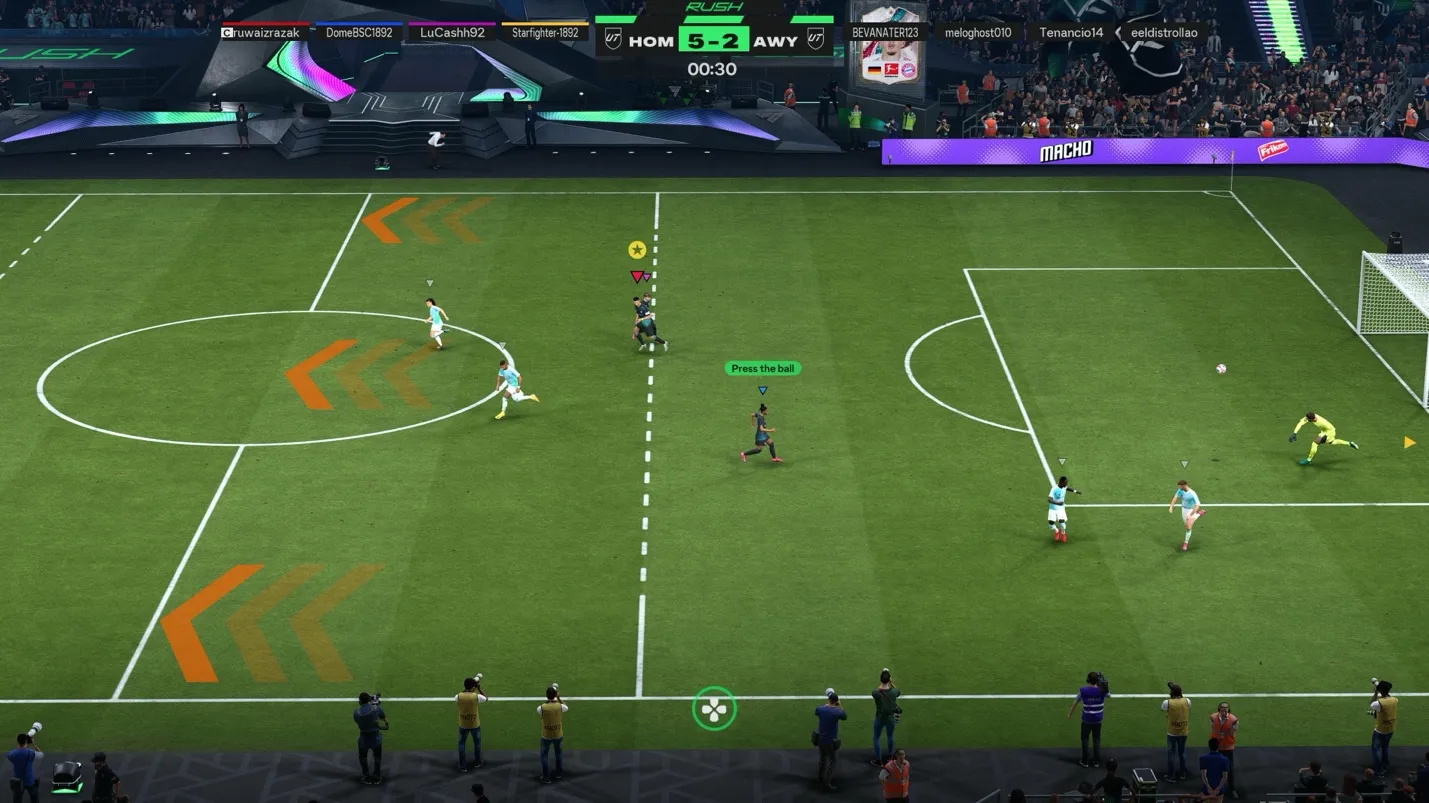Click the HOM team UT shield icon
This screenshot has width=1429, height=803.
(x=613, y=39)
